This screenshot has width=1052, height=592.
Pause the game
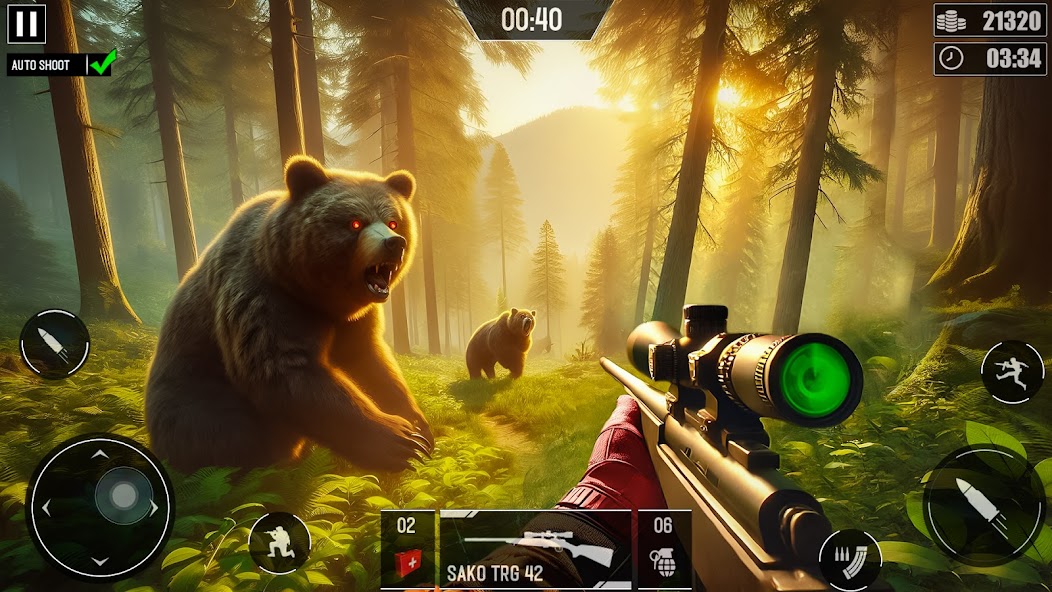tap(27, 23)
